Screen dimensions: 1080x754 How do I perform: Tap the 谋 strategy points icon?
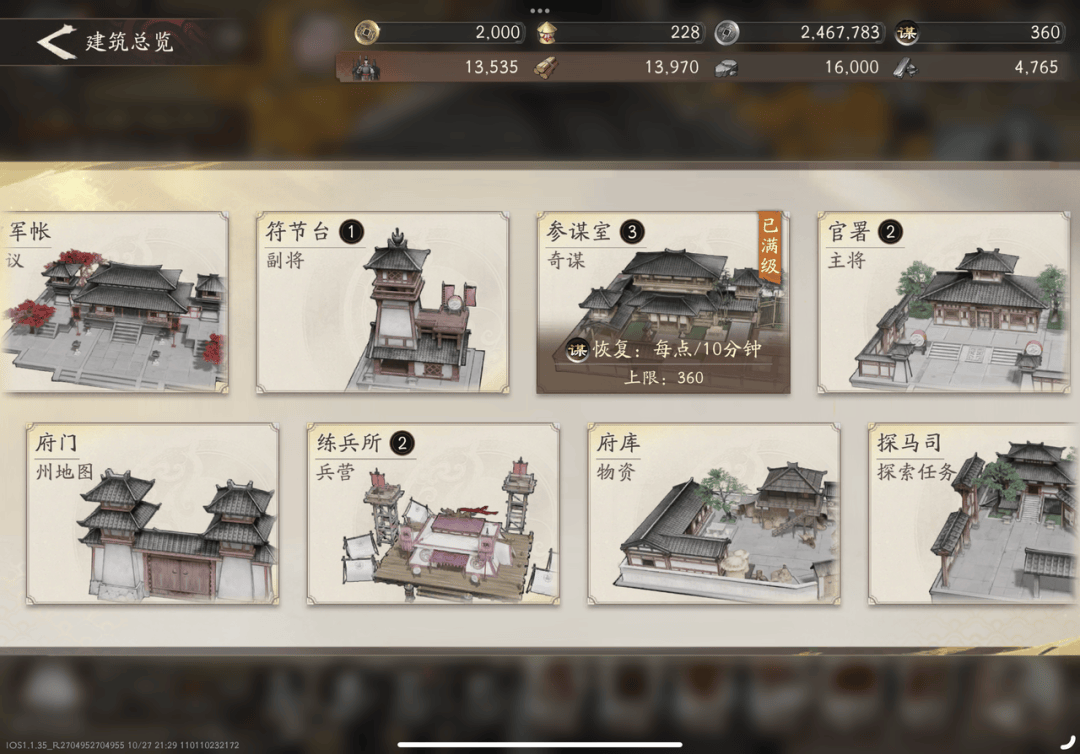pos(907,33)
